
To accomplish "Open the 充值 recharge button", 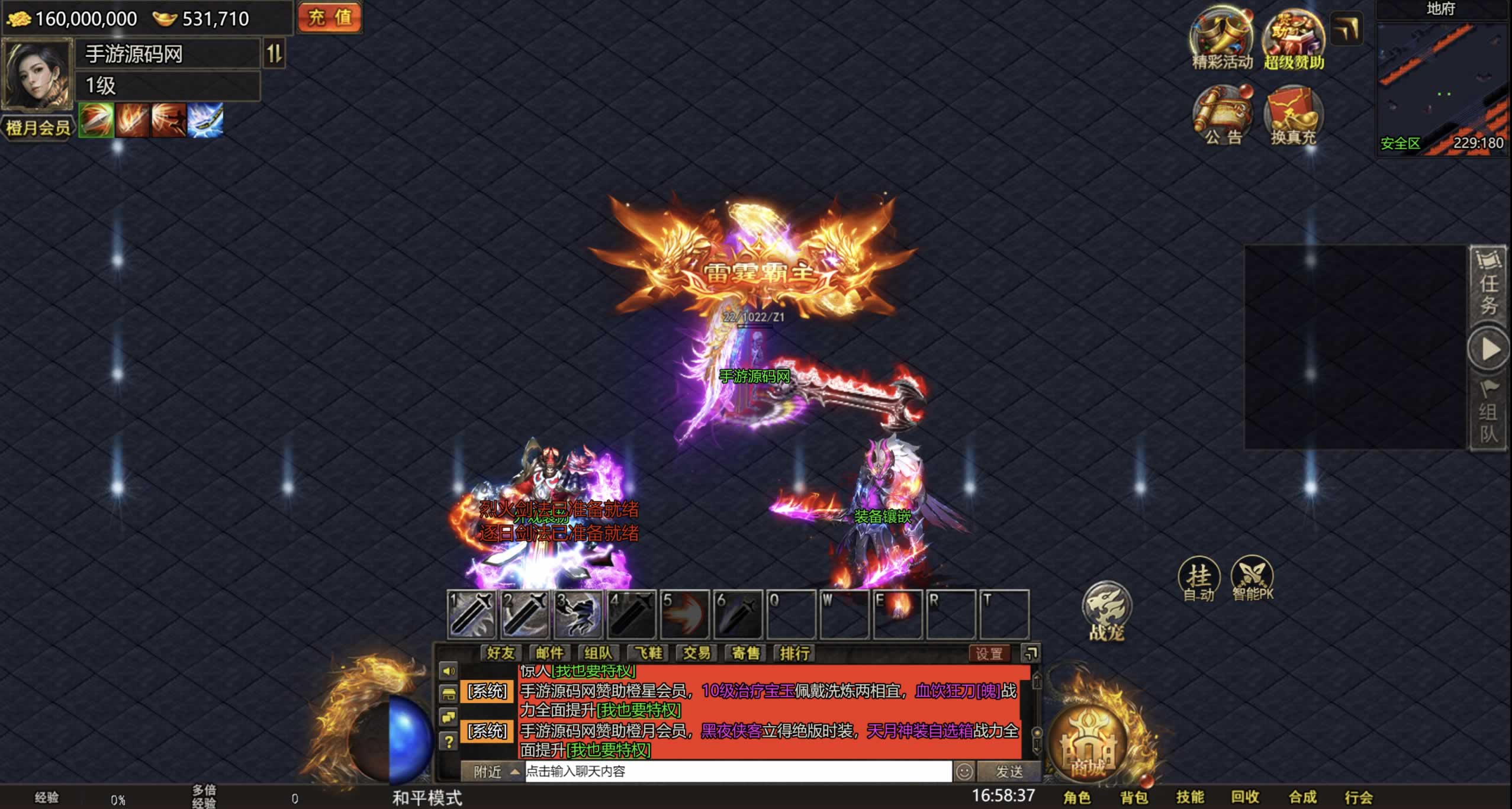I will (329, 17).
